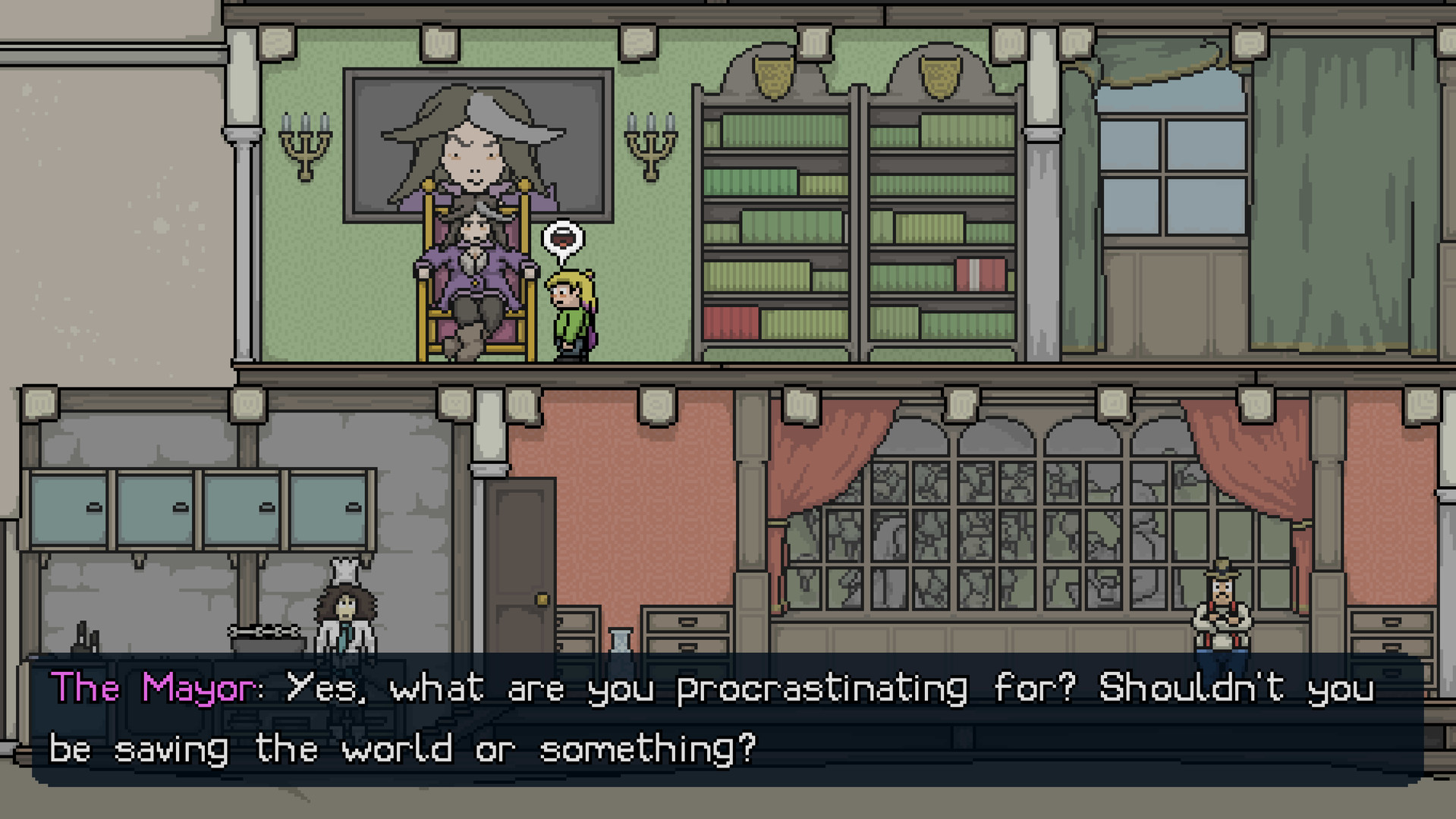Image resolution: width=1456 pixels, height=819 pixels.
Task: Select the blonde girl in the green shirt
Action: pos(571,311)
